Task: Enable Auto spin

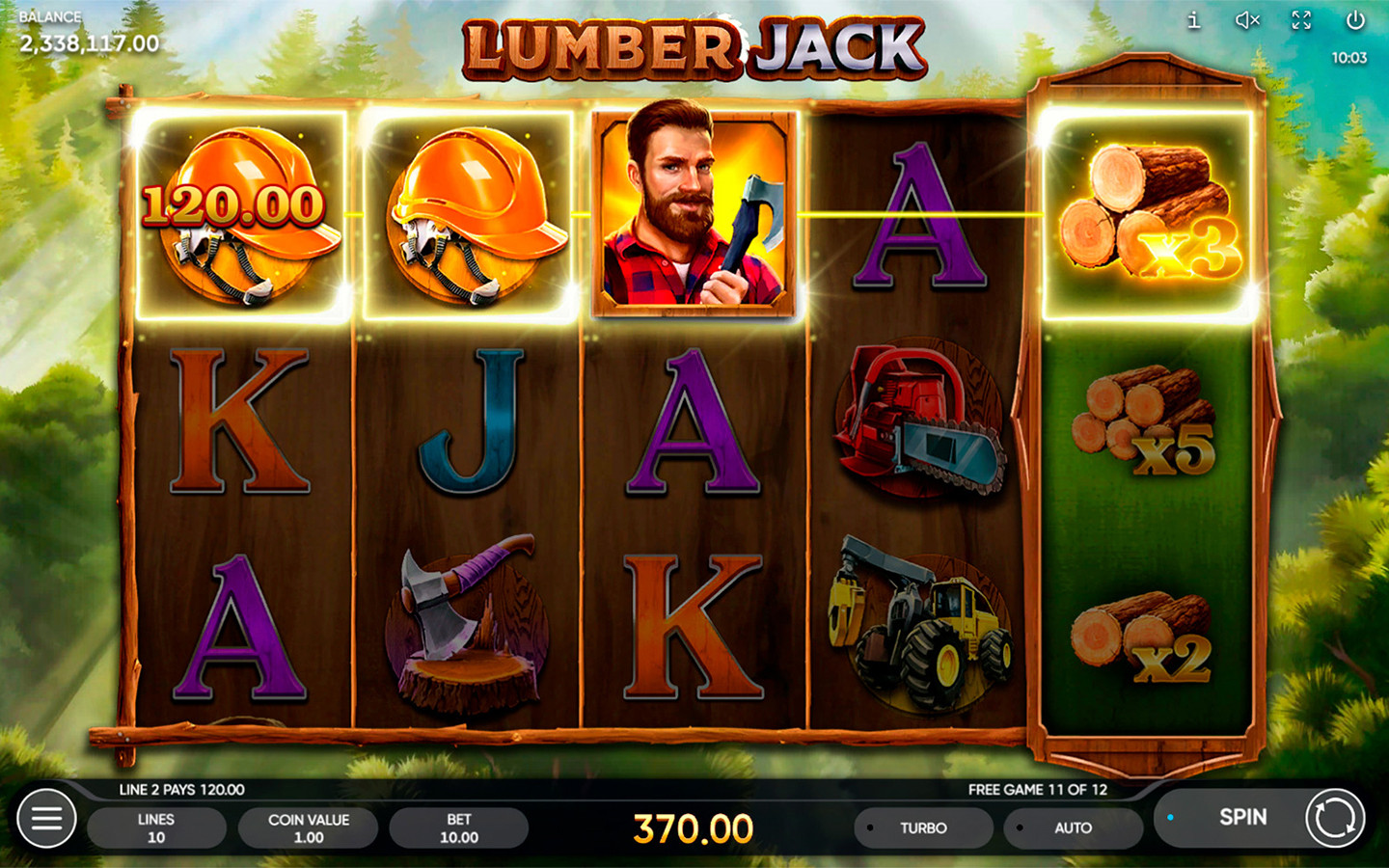Action: (x=1072, y=827)
